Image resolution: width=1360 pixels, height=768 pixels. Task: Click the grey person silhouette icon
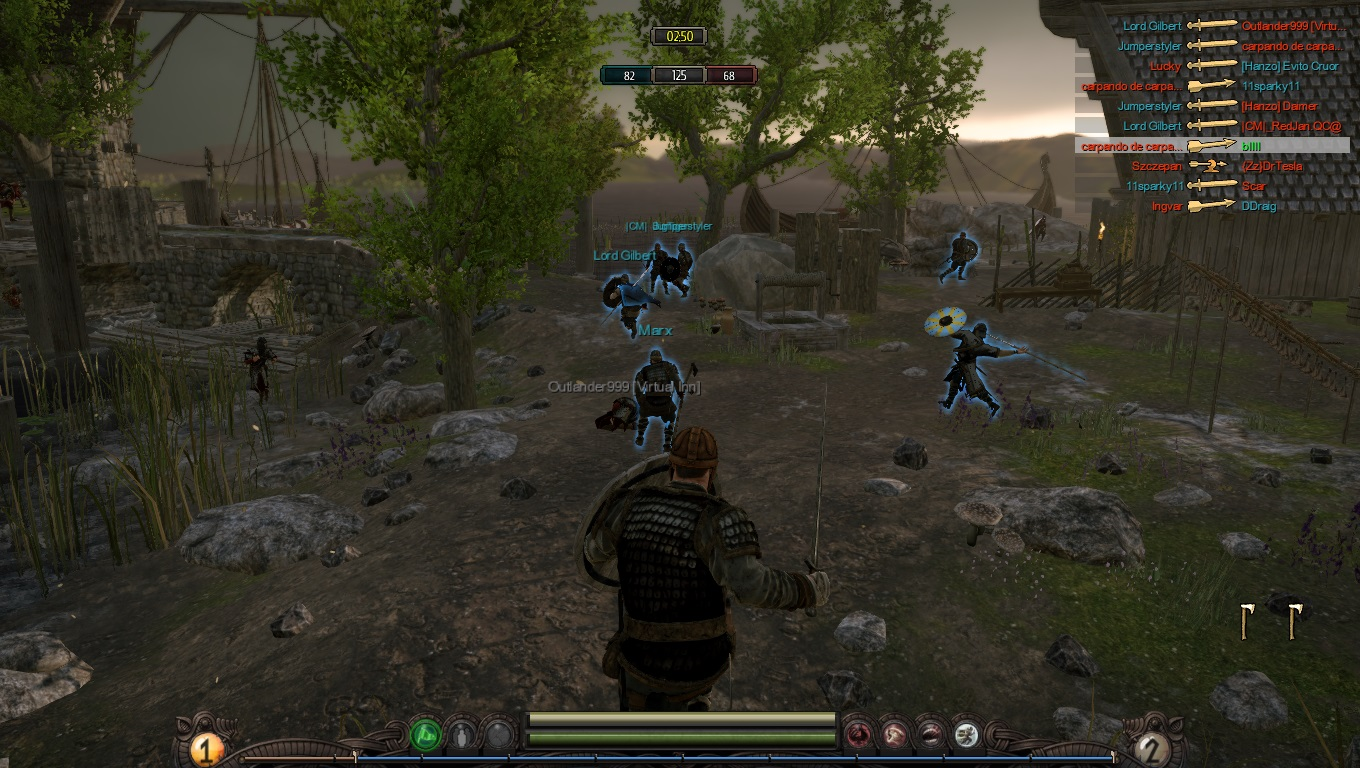pos(461,736)
